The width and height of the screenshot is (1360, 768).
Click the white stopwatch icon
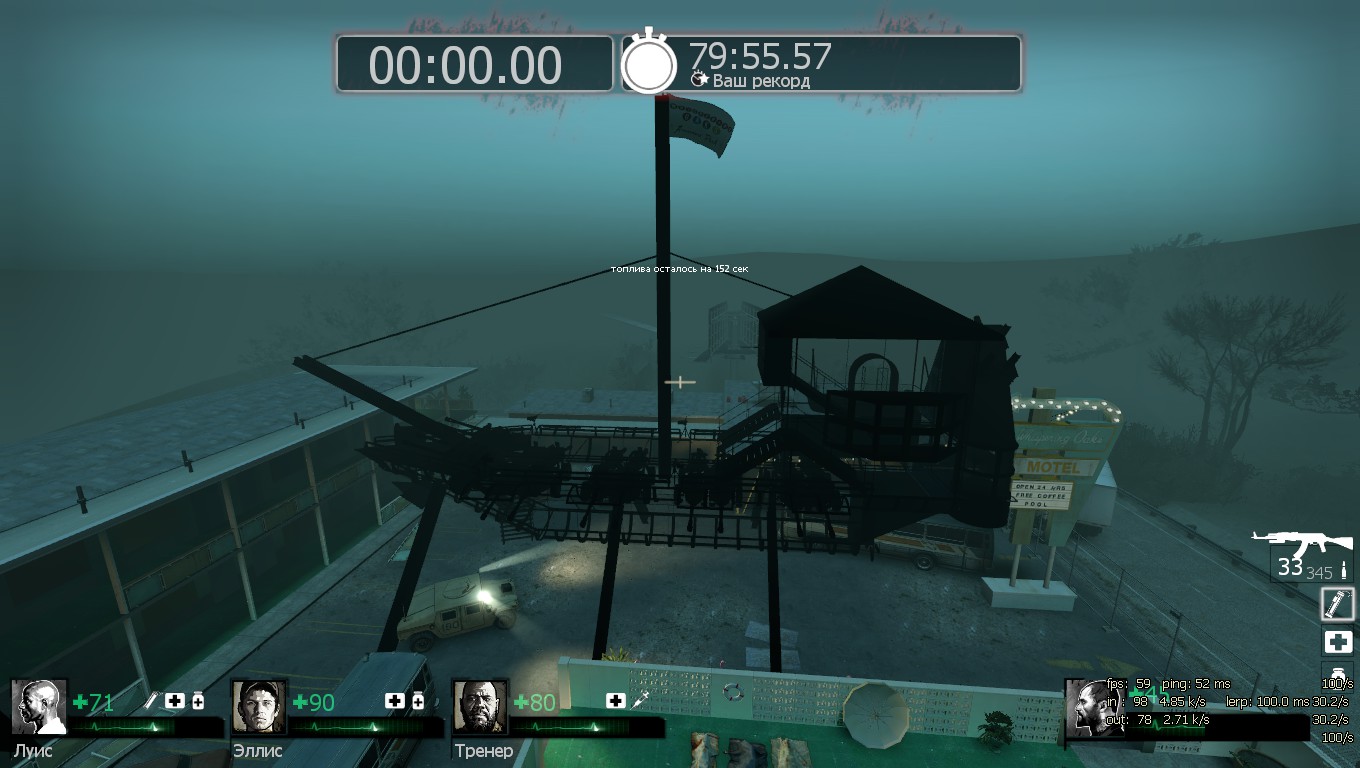click(650, 64)
